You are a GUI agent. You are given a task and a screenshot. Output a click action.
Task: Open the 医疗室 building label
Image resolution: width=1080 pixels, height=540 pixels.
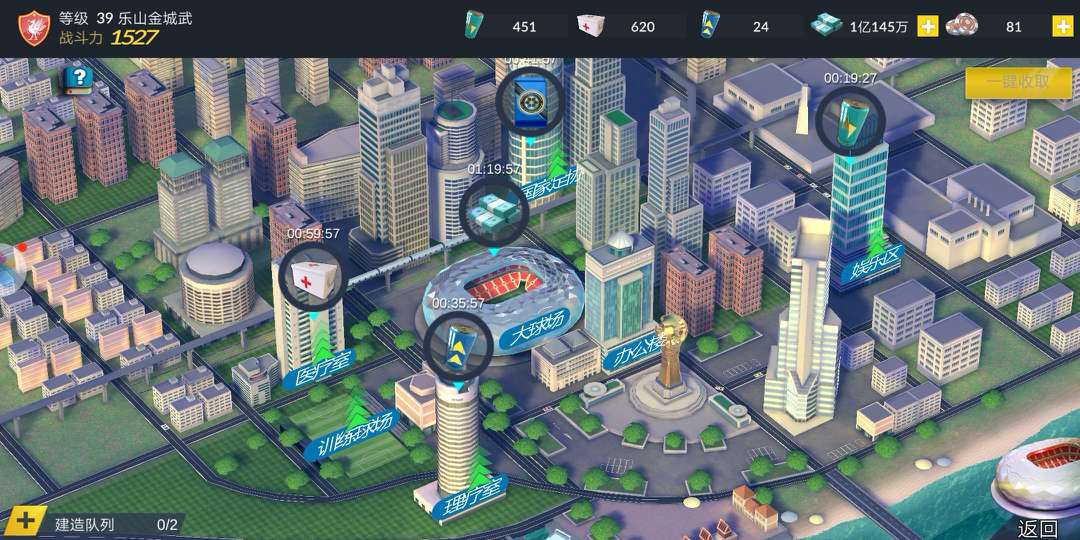pos(323,371)
